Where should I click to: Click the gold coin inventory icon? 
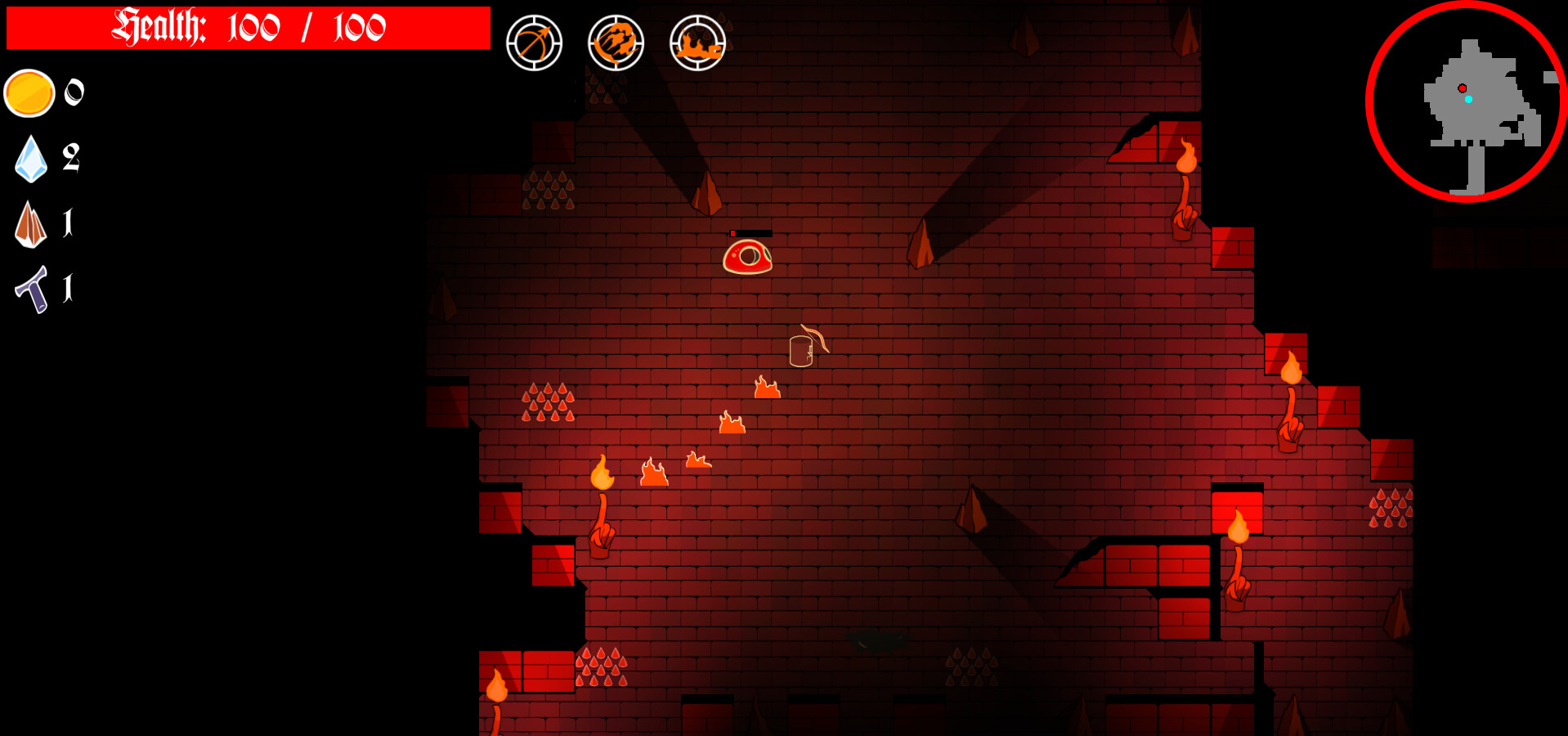click(29, 92)
